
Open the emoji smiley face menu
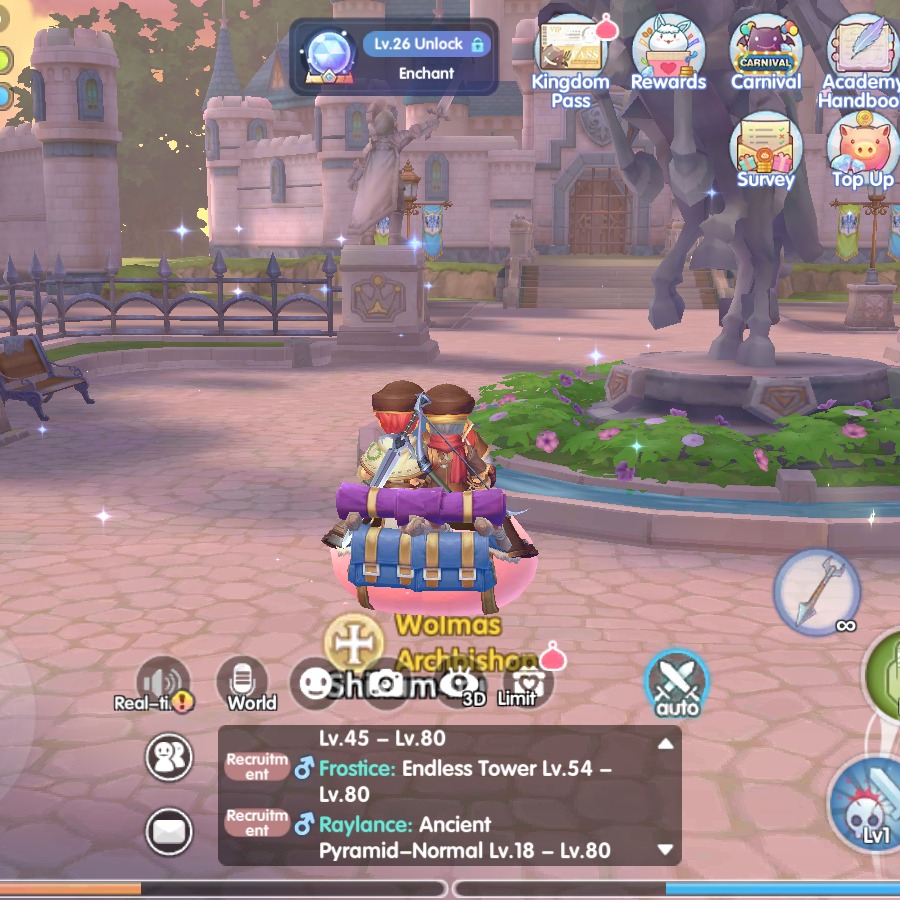click(316, 683)
